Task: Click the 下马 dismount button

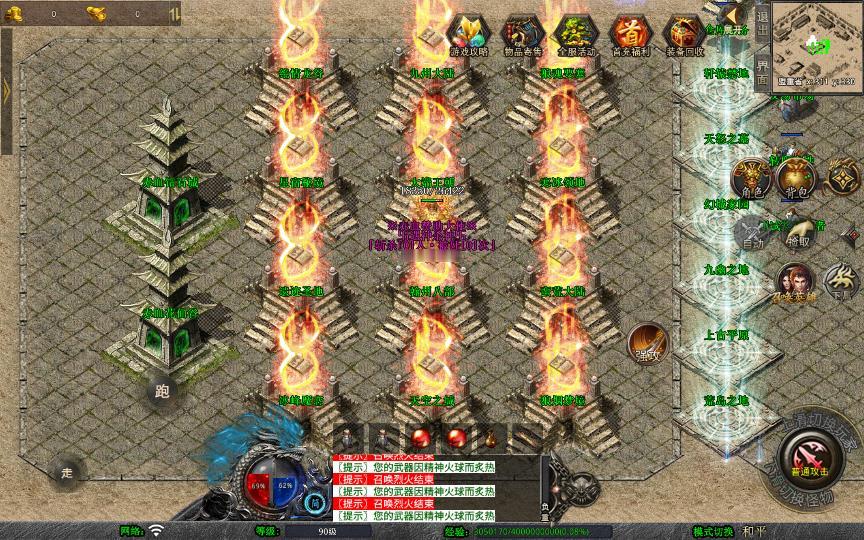Action: click(843, 281)
